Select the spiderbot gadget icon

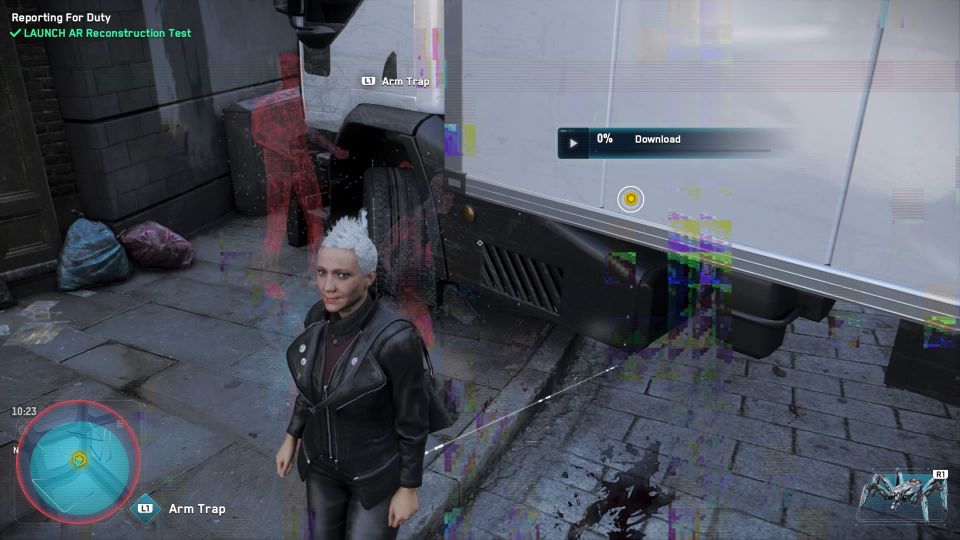tap(900, 493)
